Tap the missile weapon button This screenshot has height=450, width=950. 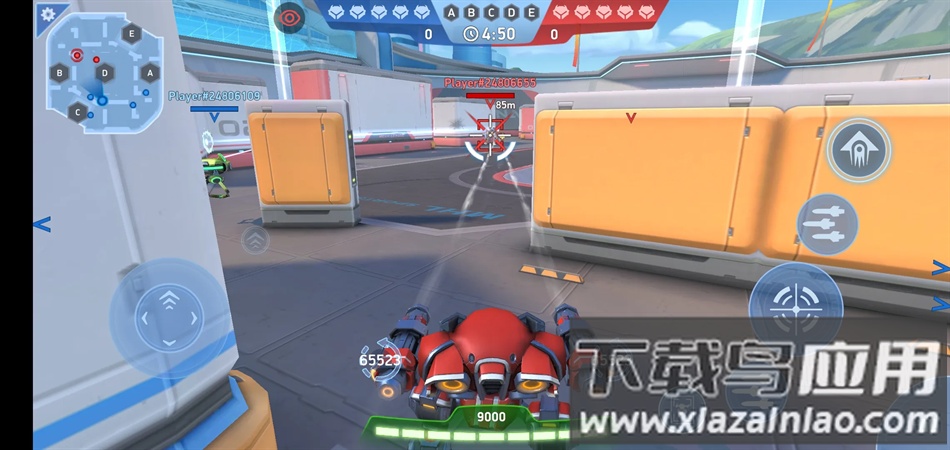click(x=827, y=224)
